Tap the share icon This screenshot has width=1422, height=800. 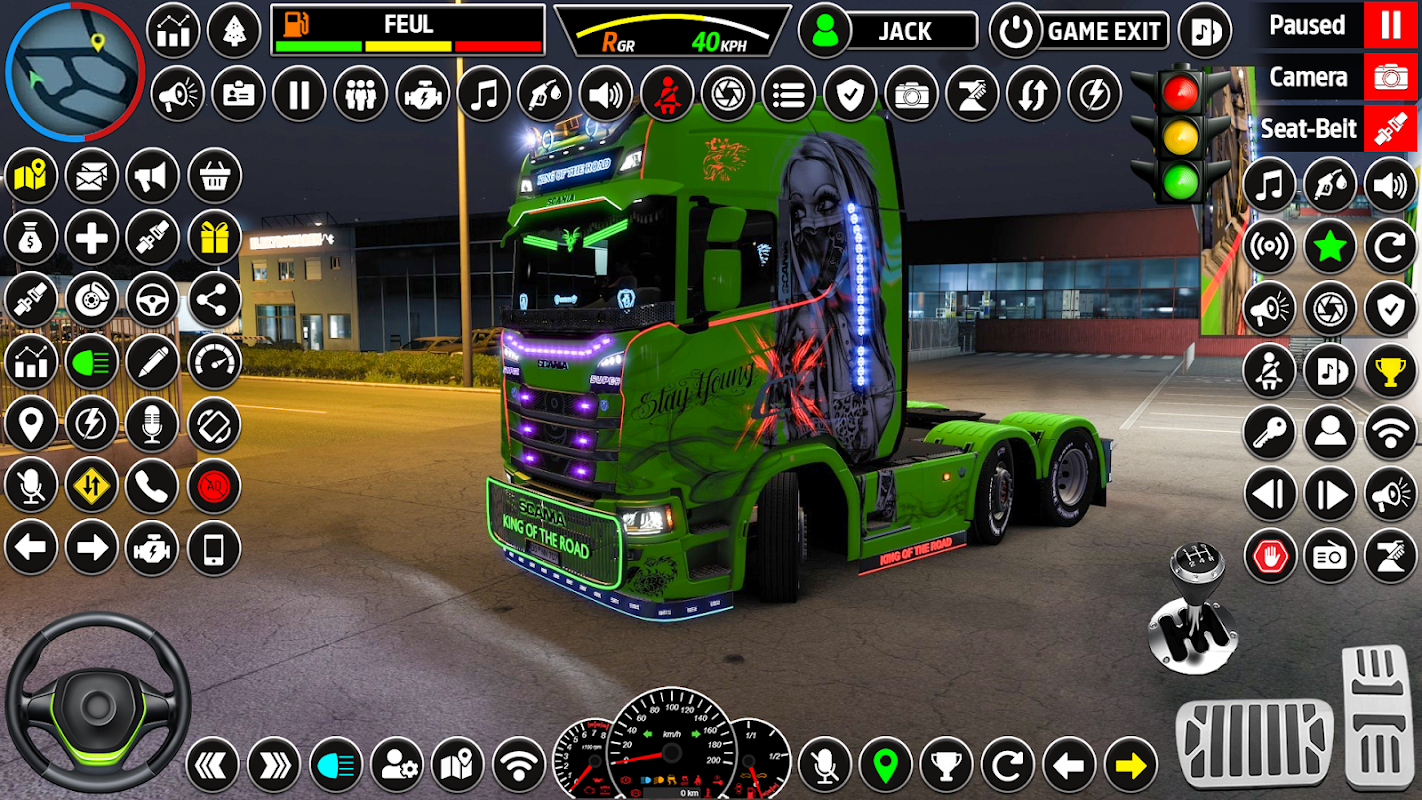click(x=214, y=299)
